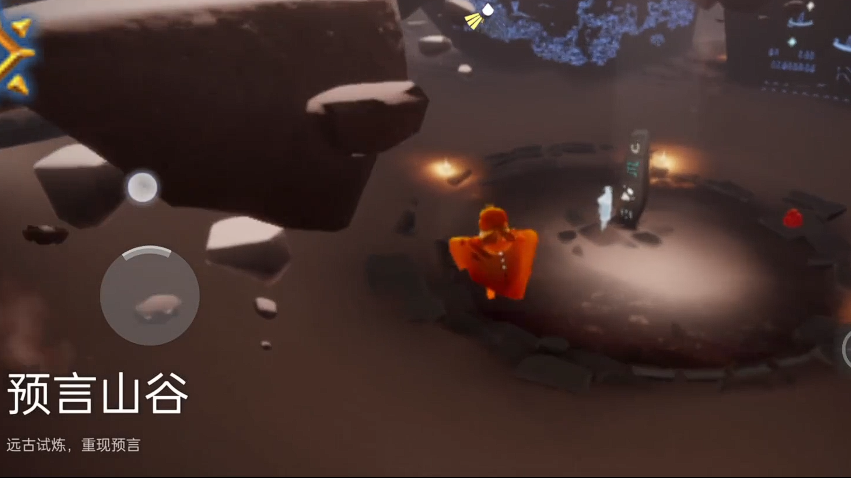Tap the small white floating circle button
Screen dimensions: 851x478
point(142,187)
